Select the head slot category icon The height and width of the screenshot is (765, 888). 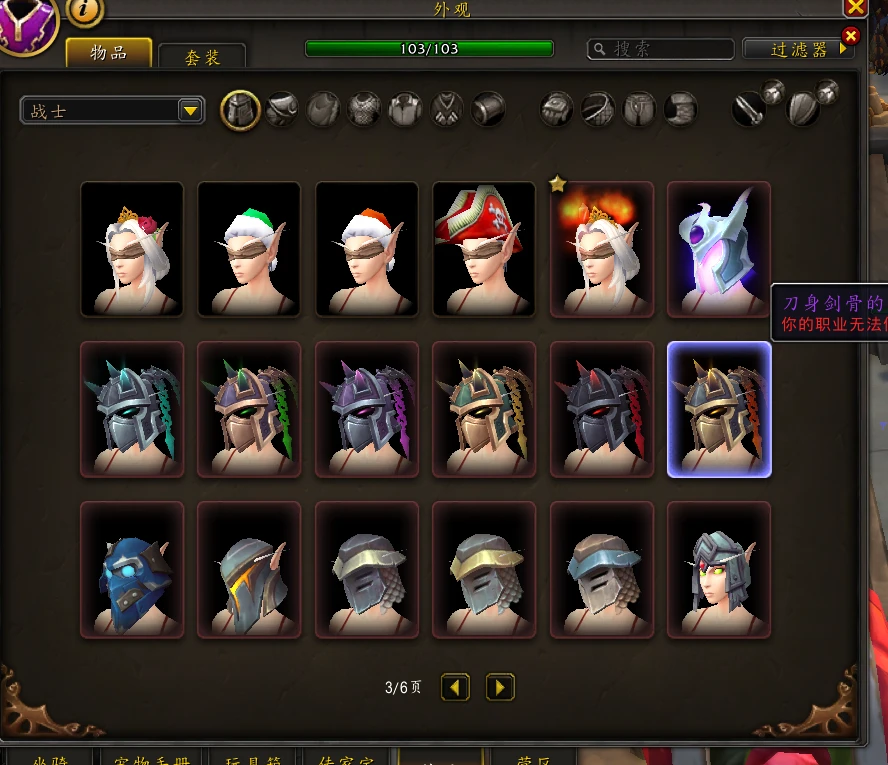240,109
